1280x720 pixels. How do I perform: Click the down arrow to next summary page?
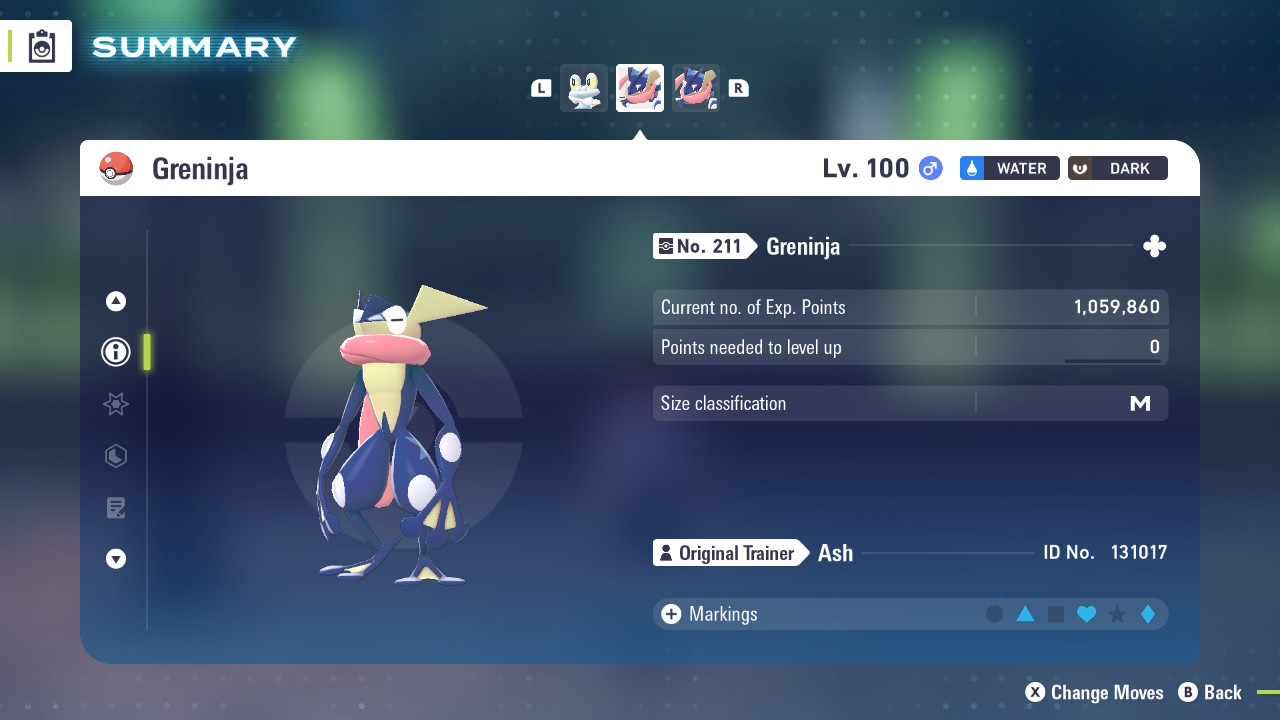click(115, 559)
